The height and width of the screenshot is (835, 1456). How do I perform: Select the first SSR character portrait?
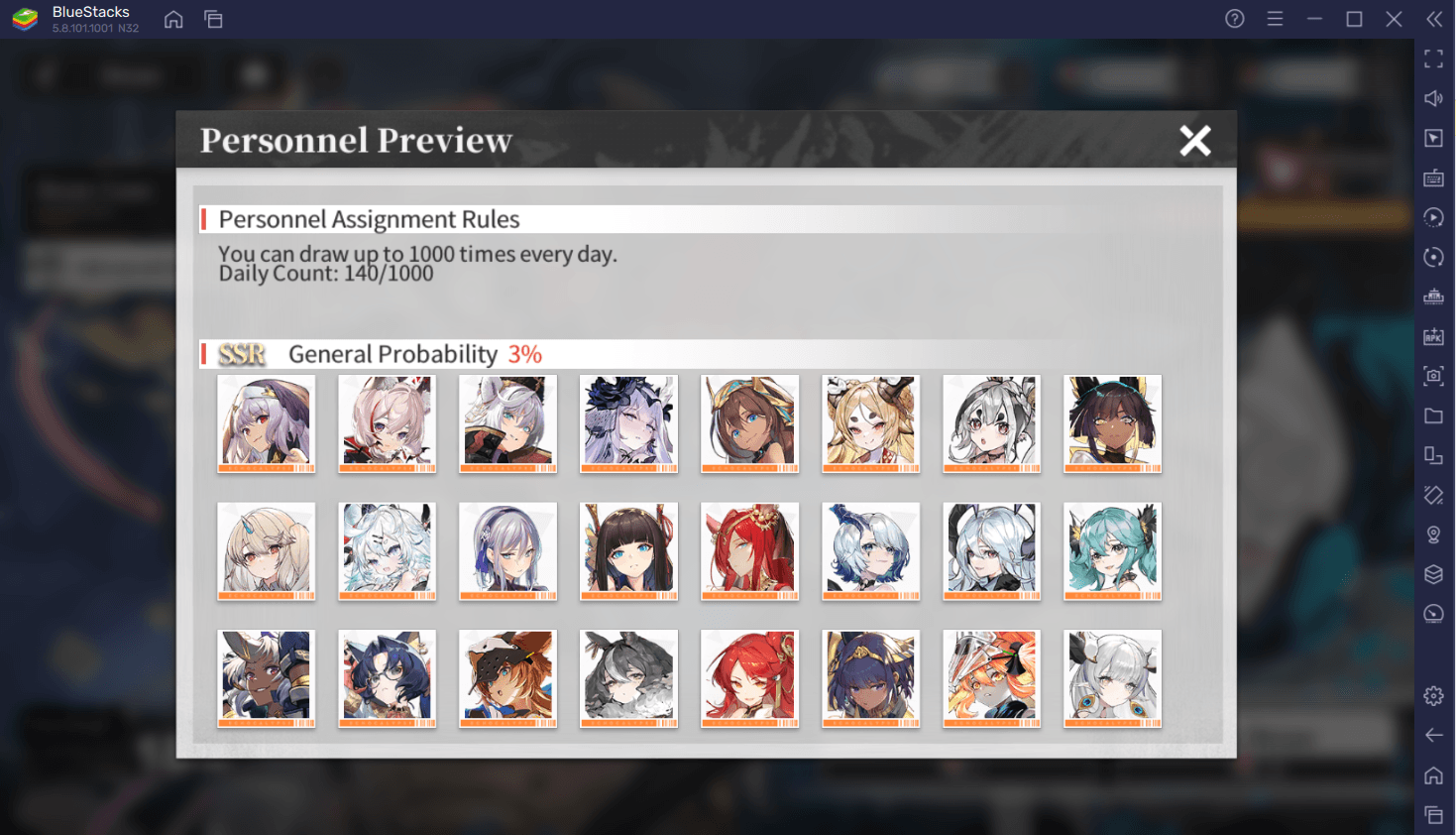(x=266, y=423)
